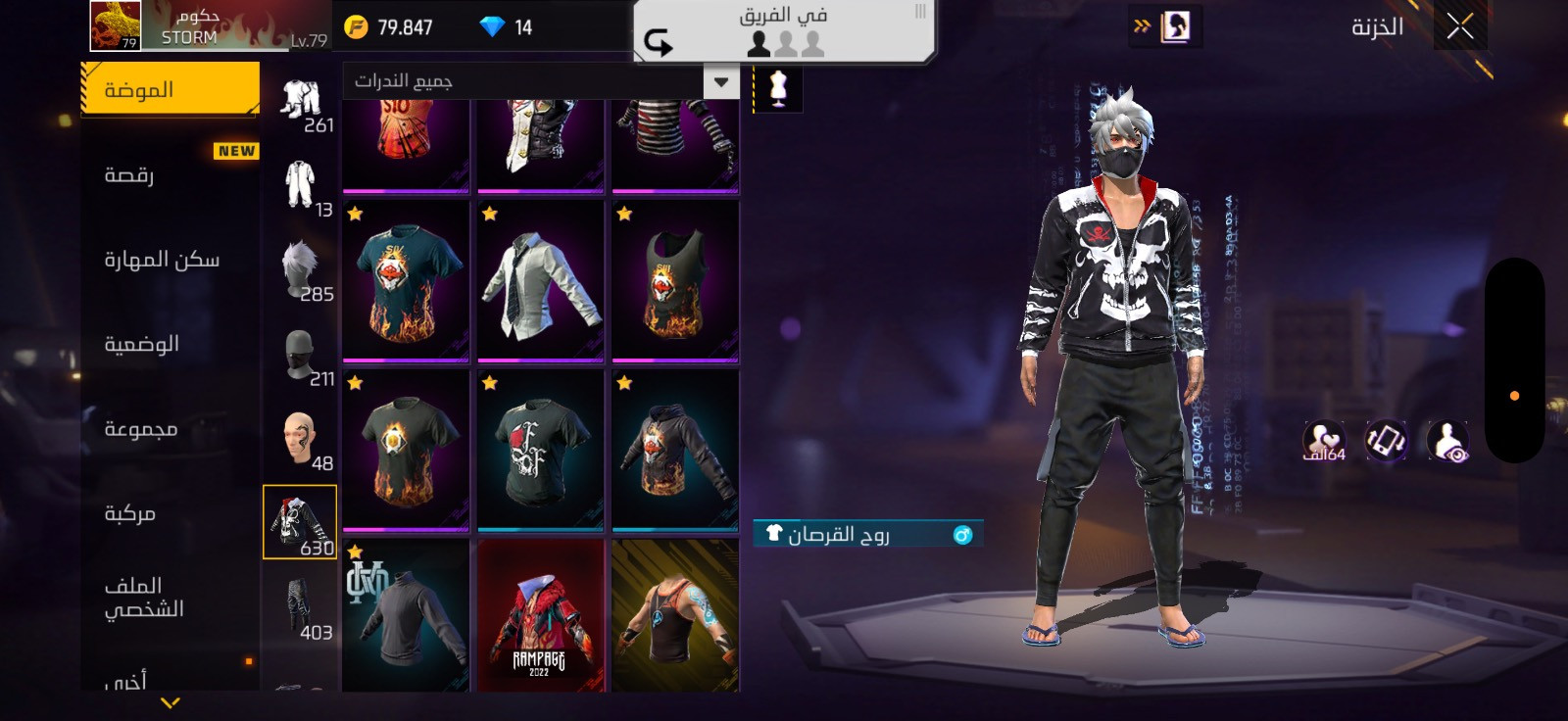Open the سكن المهارة skill skin tab
Screen dimensions: 1568x721
170,260
